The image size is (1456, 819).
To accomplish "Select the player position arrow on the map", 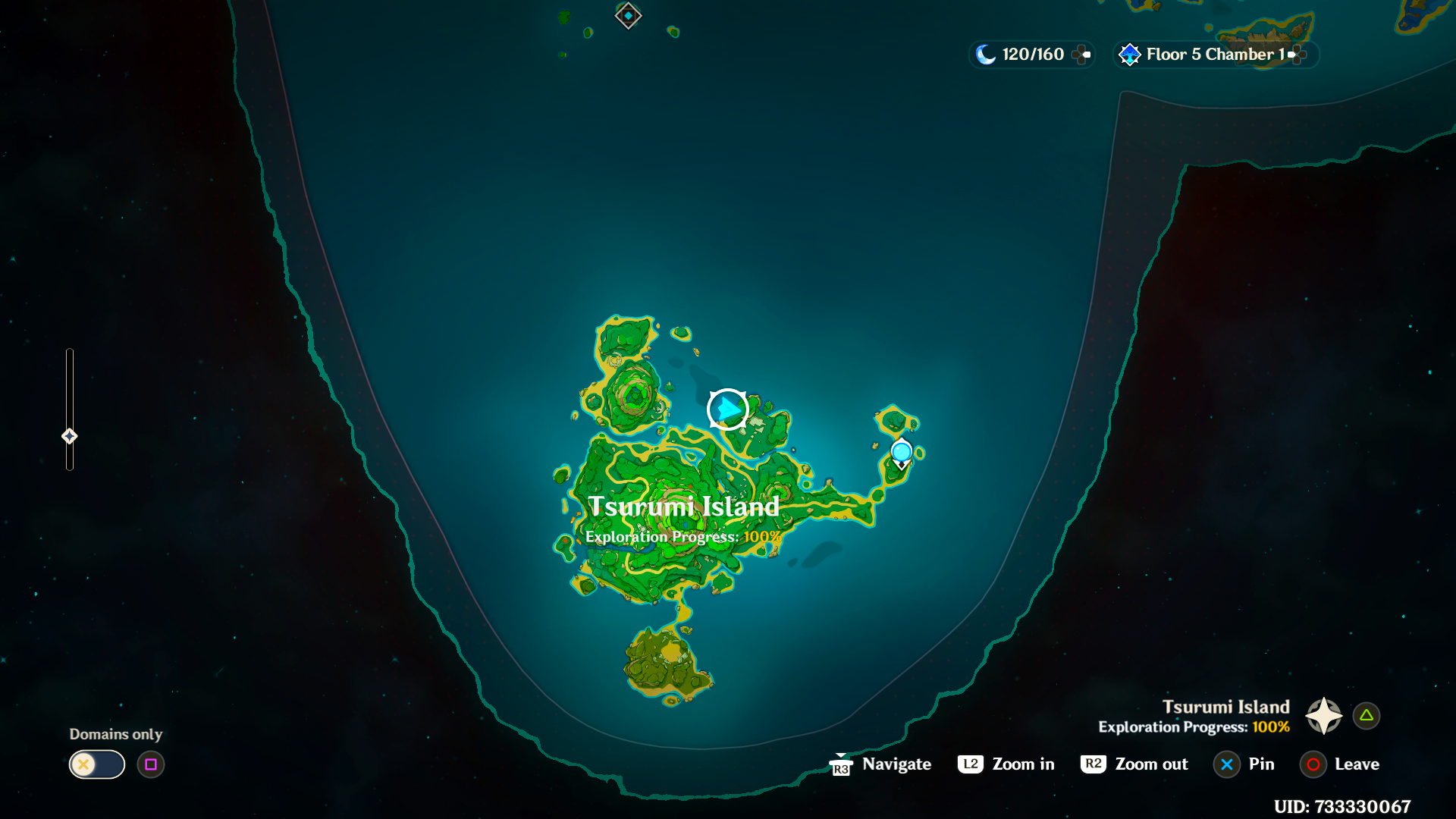I will [x=726, y=409].
